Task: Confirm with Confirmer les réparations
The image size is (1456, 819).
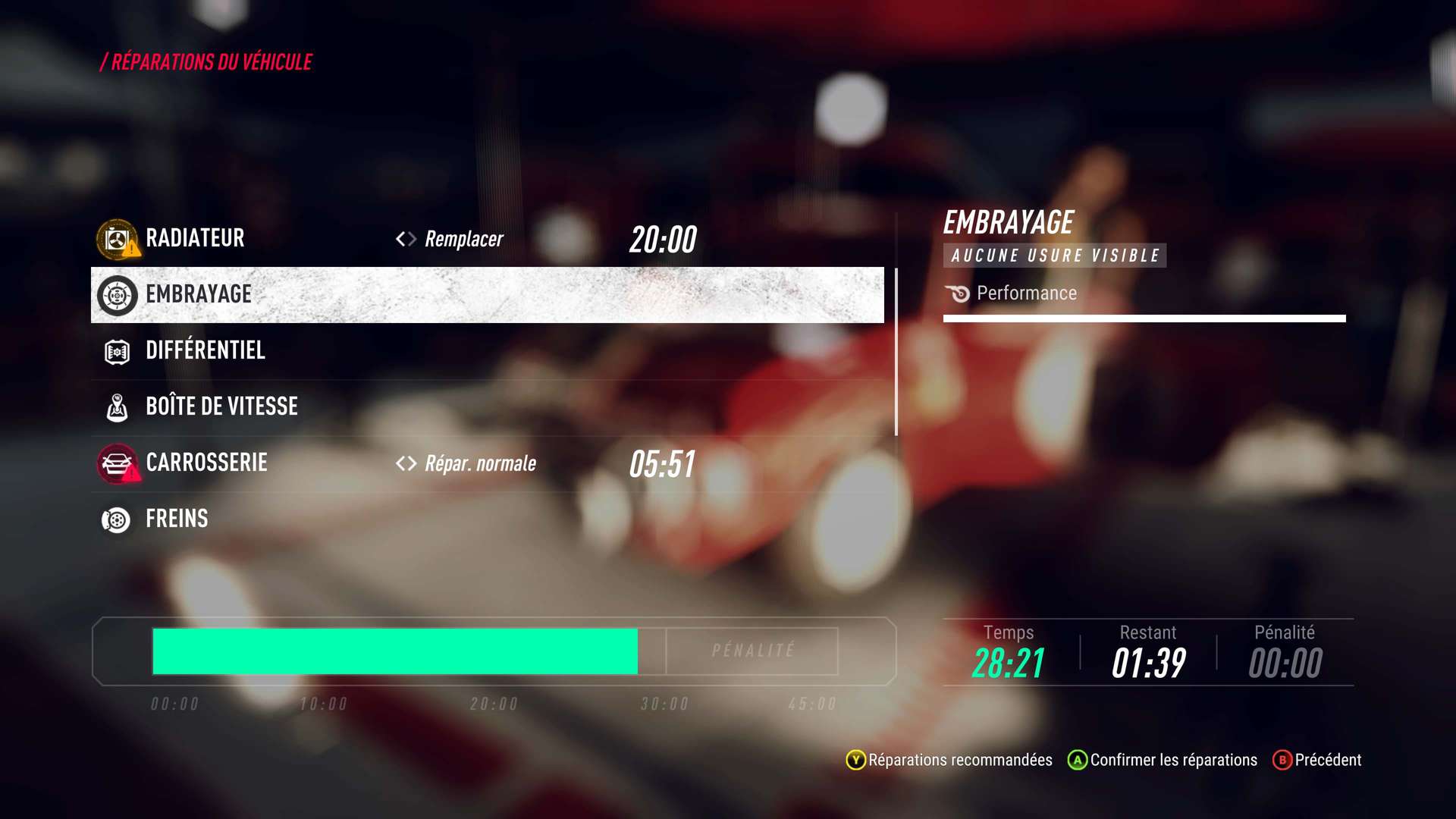Action: pyautogui.click(x=1163, y=760)
